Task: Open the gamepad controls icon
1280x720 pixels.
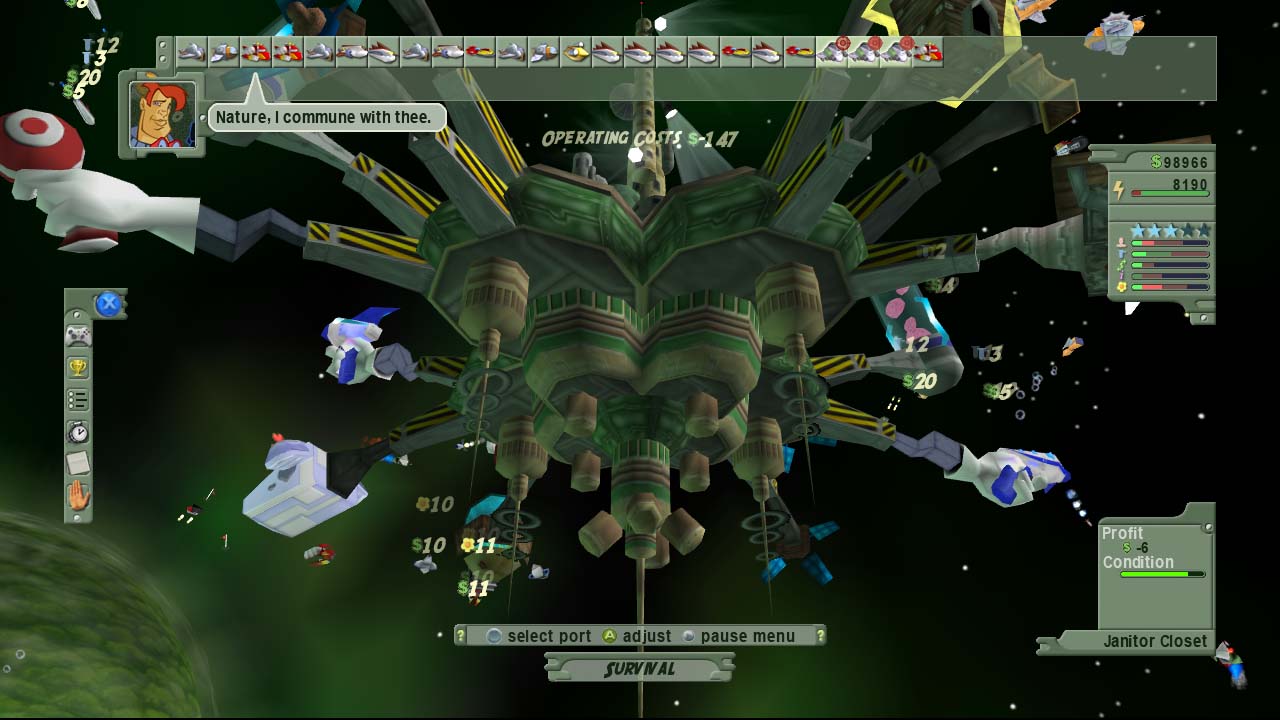Action: coord(78,336)
